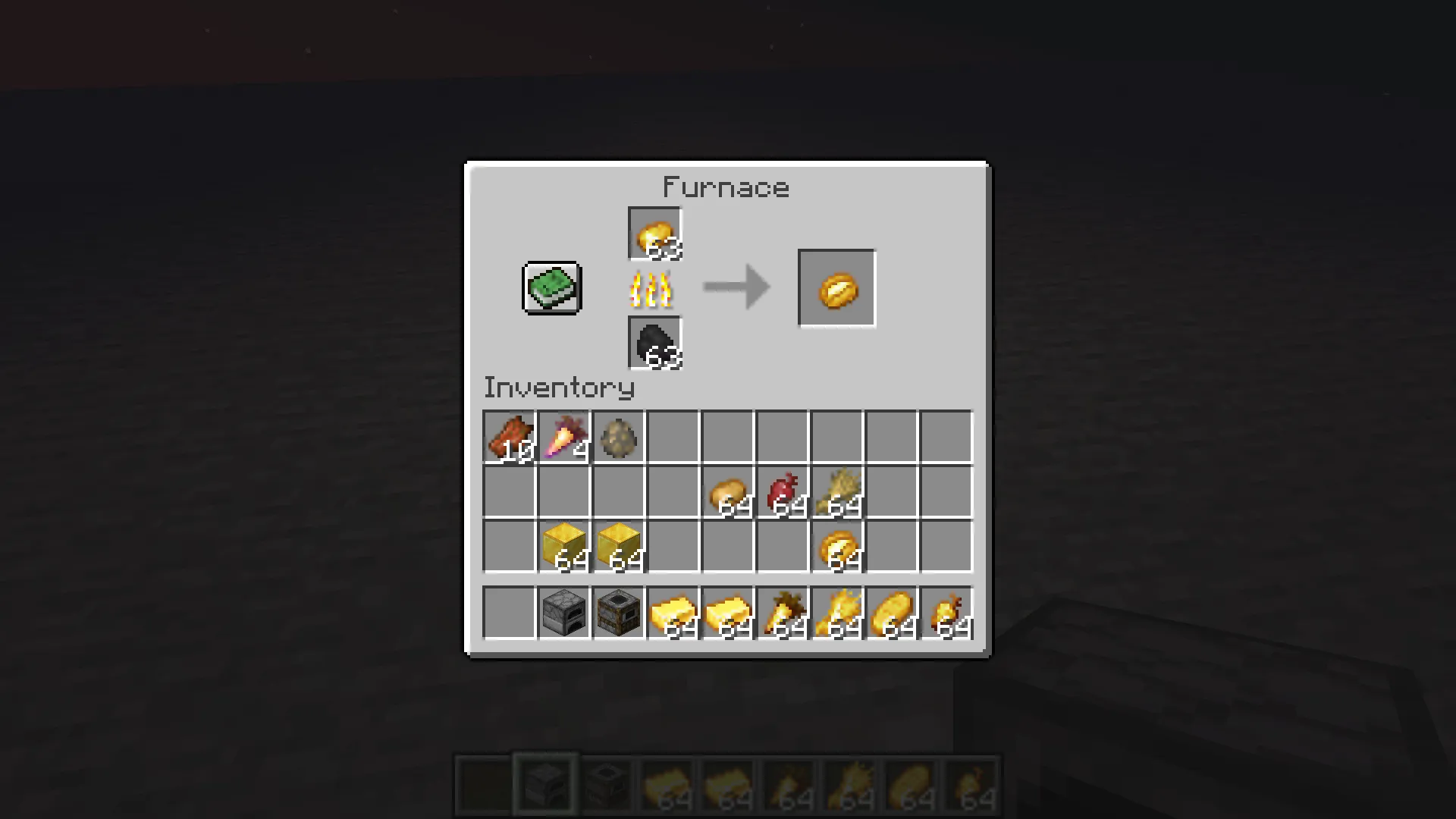Grab the egg from the top inventory row
1456x819 pixels.
tap(618, 436)
